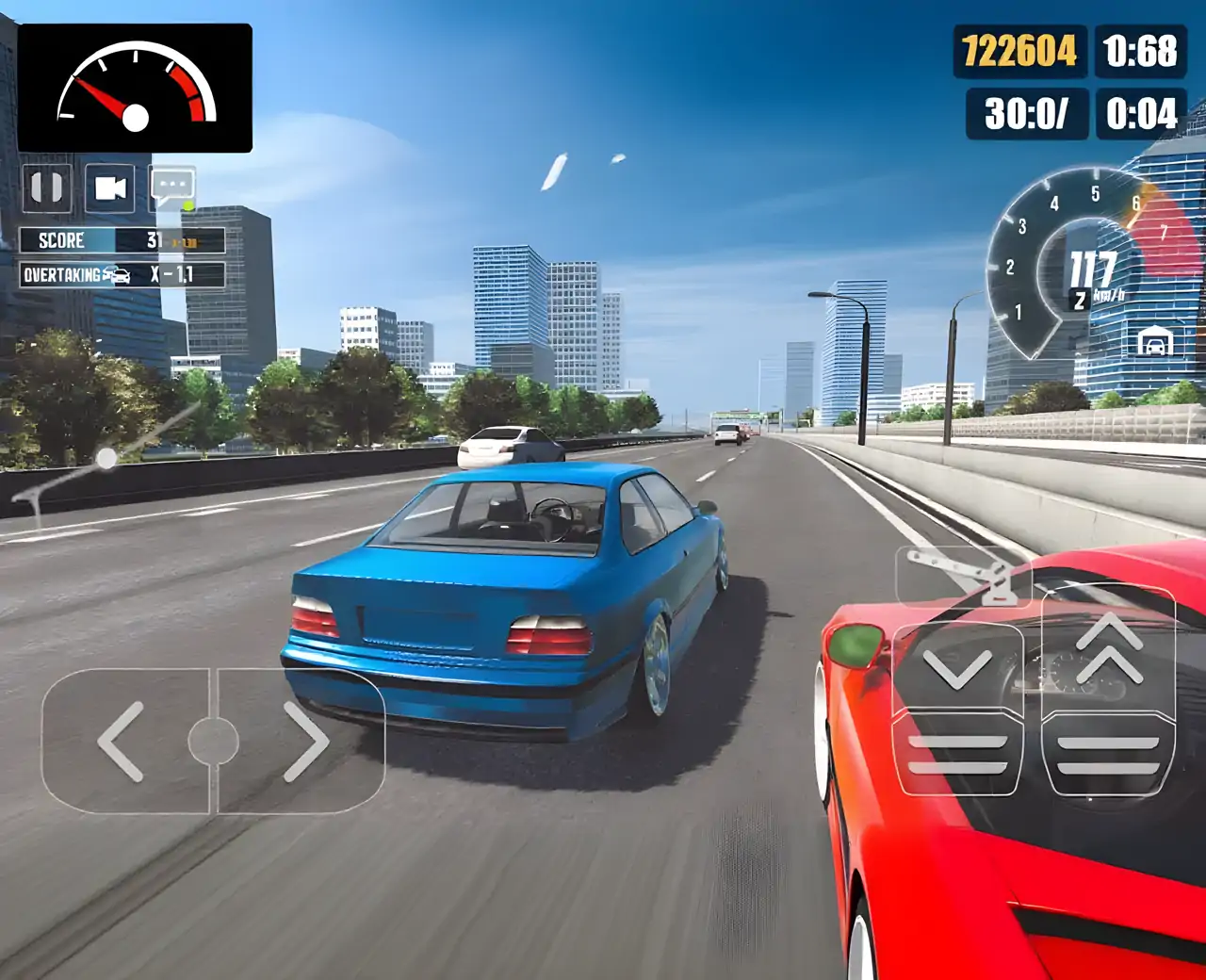Viewport: 1206px width, 980px height.
Task: Switch camera view with the camera icon
Action: tap(110, 188)
